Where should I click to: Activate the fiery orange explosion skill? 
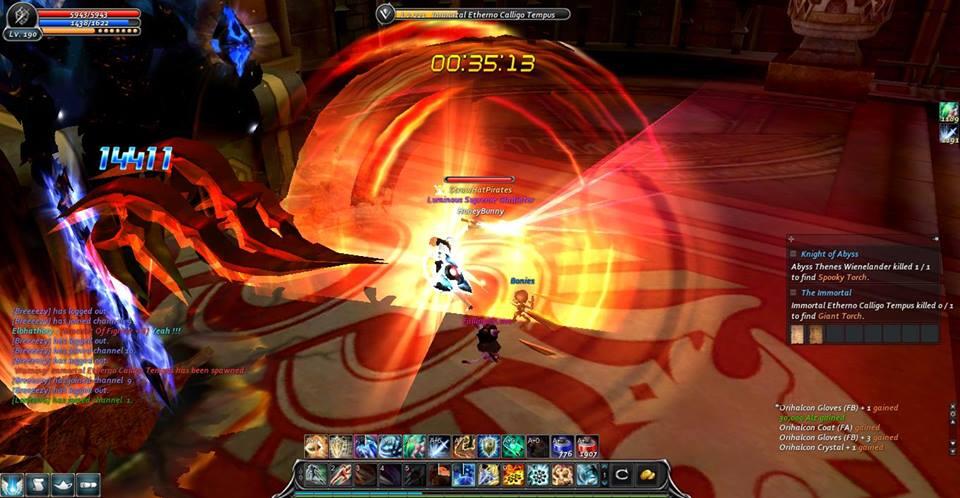coord(513,474)
